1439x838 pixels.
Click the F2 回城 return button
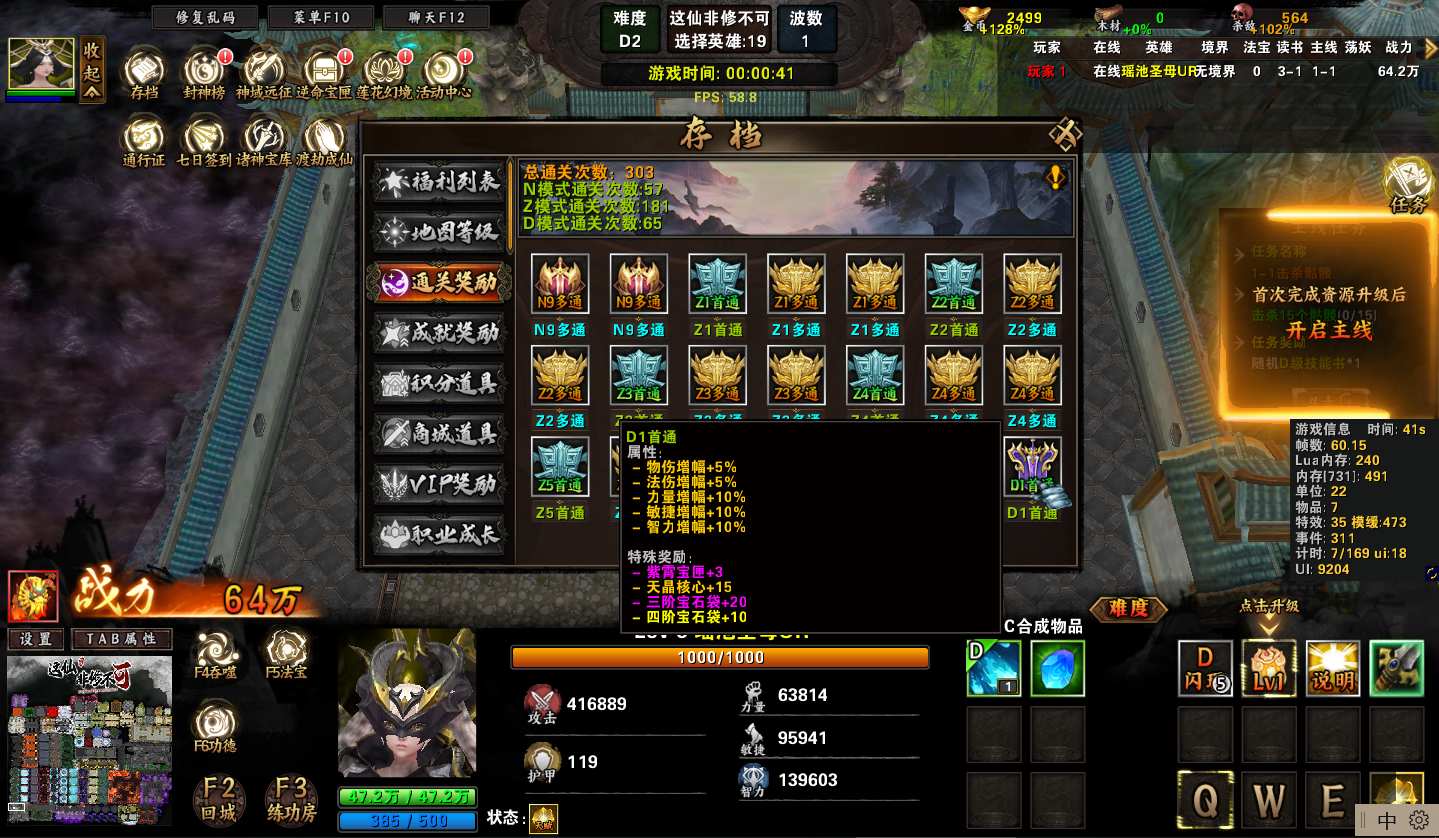coord(219,799)
